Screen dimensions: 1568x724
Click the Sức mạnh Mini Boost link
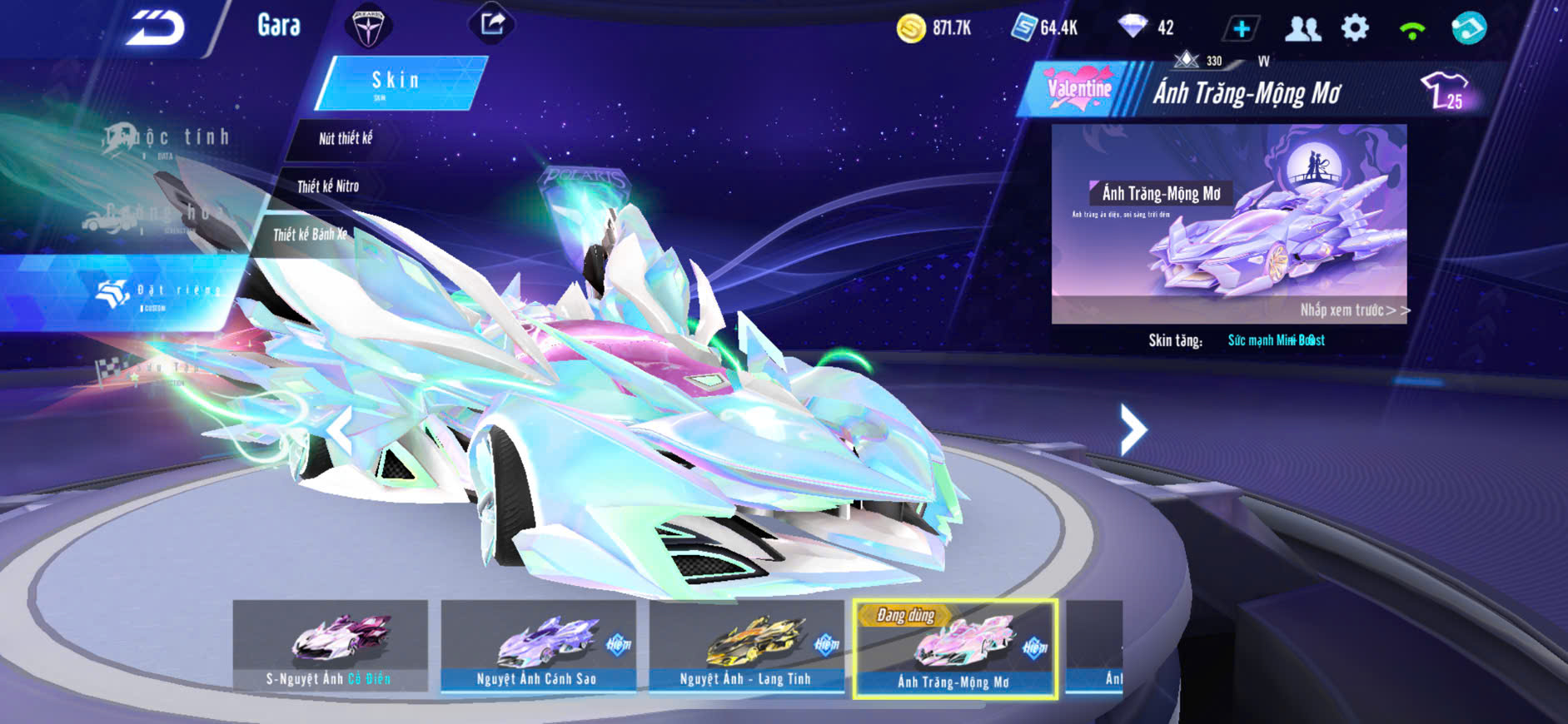point(1276,340)
